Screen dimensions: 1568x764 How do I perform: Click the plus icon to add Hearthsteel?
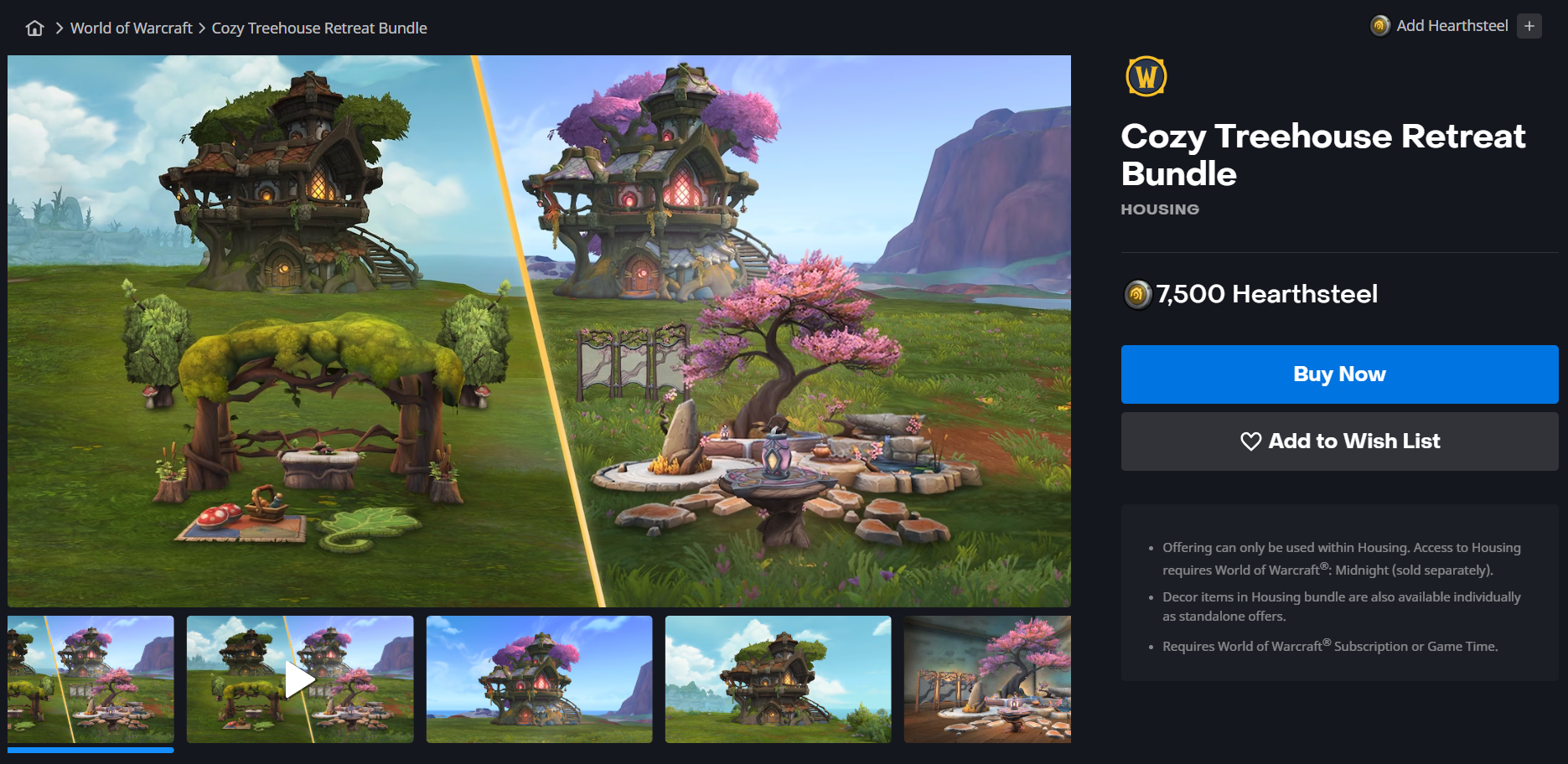(x=1529, y=26)
